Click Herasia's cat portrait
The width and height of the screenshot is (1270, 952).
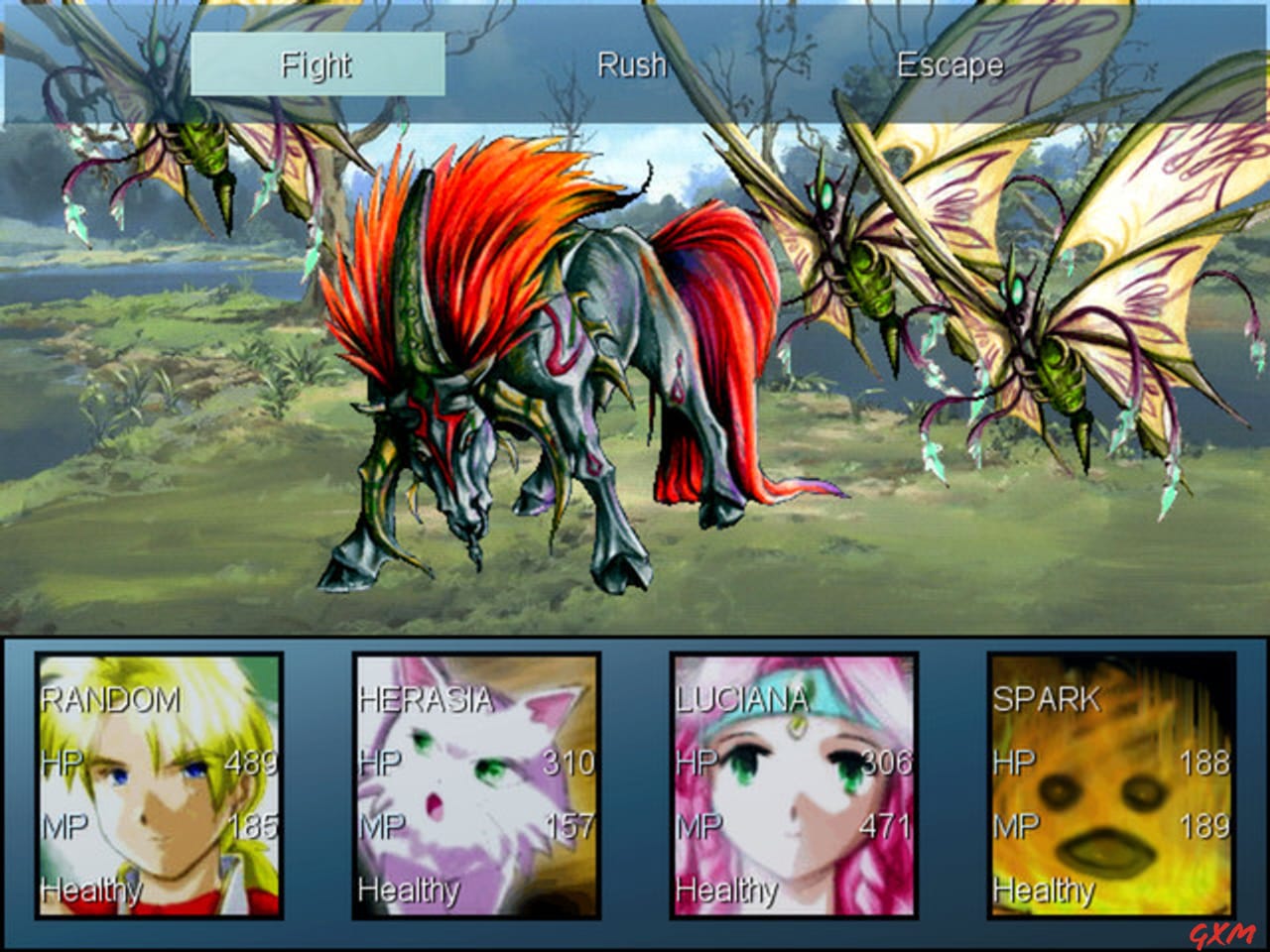point(476,783)
